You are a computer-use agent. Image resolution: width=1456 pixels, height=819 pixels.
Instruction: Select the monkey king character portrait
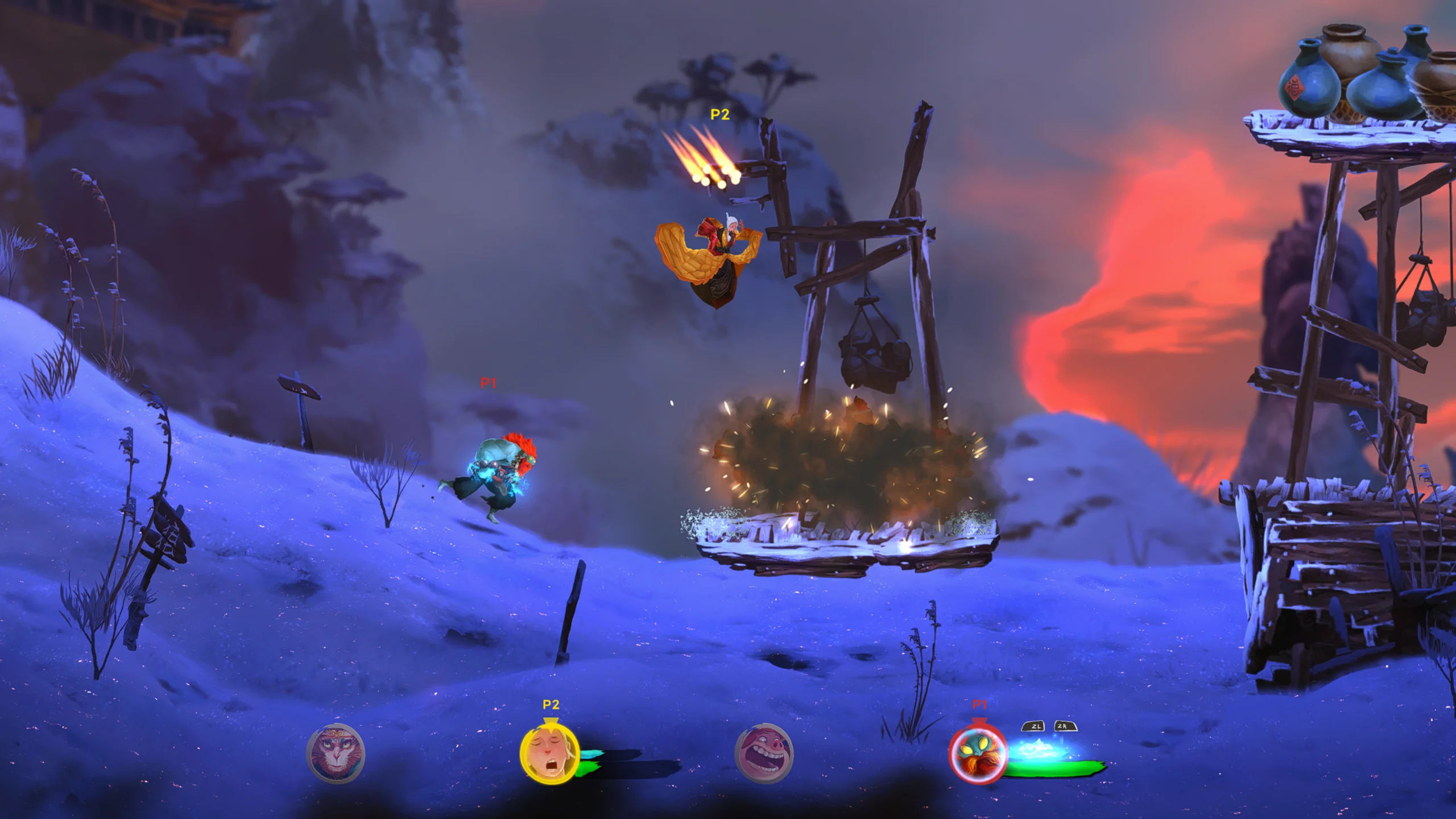[336, 754]
